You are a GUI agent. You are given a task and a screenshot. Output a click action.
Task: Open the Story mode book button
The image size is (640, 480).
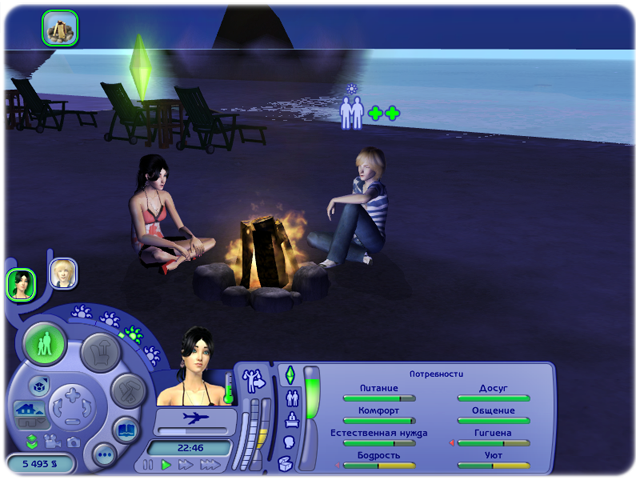pos(127,431)
